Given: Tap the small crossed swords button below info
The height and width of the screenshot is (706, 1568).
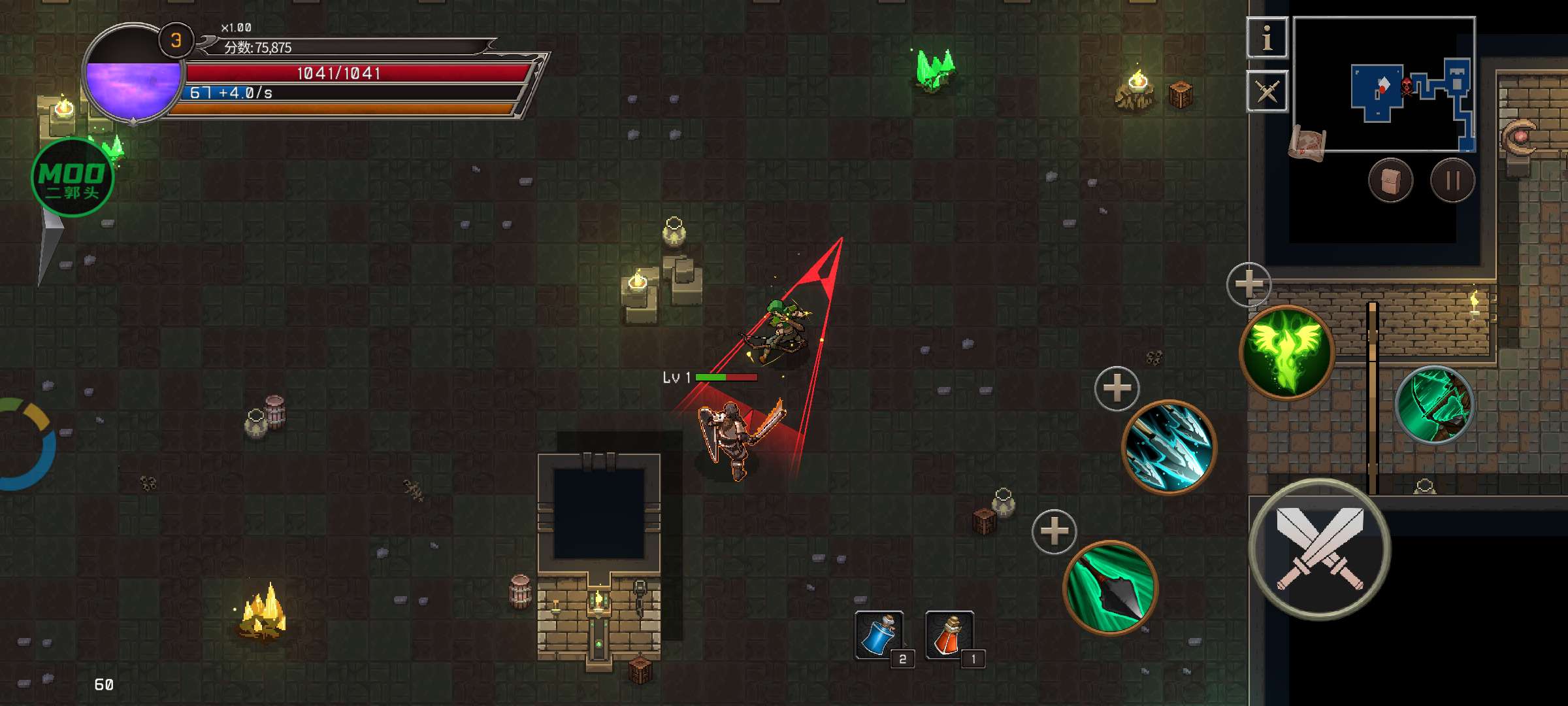Looking at the screenshot, I should (x=1267, y=91).
